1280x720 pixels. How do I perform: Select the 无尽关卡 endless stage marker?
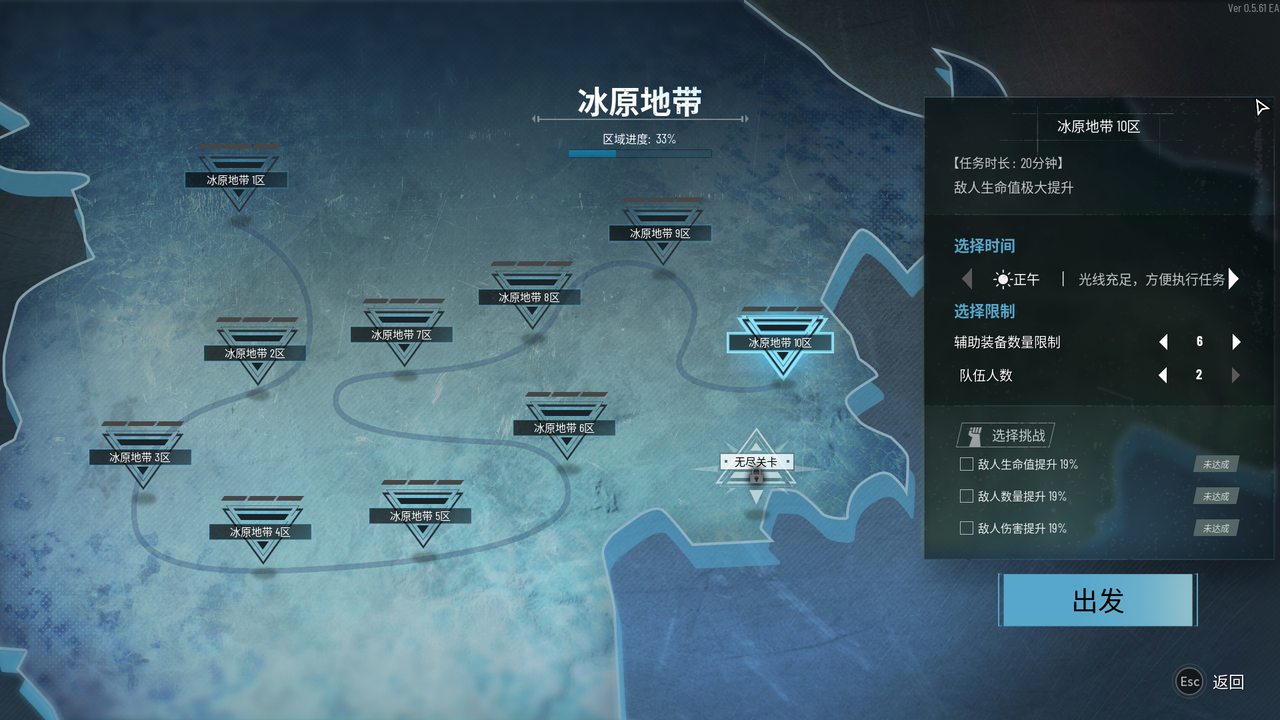click(756, 461)
